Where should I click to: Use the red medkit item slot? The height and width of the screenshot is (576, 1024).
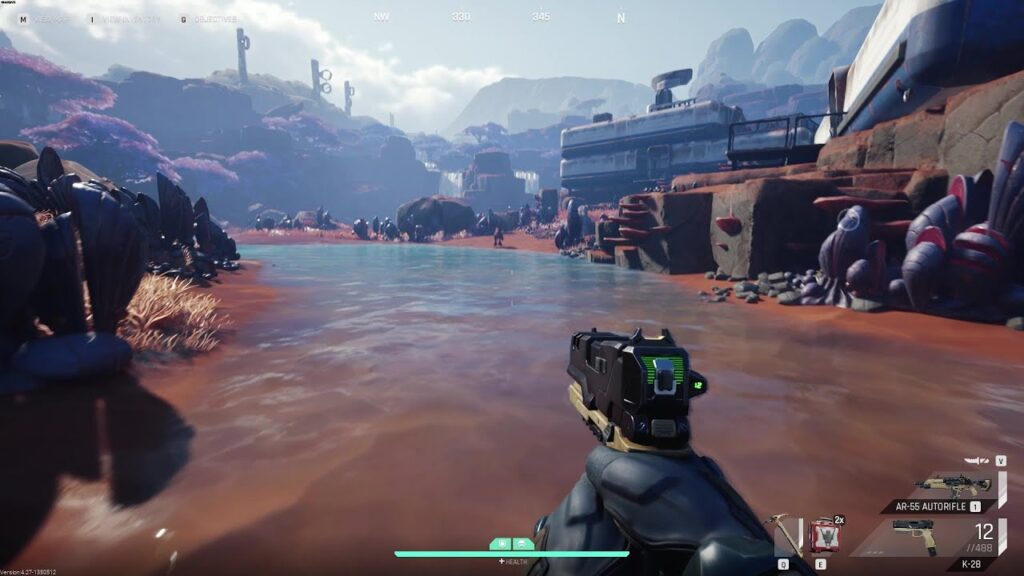[824, 536]
